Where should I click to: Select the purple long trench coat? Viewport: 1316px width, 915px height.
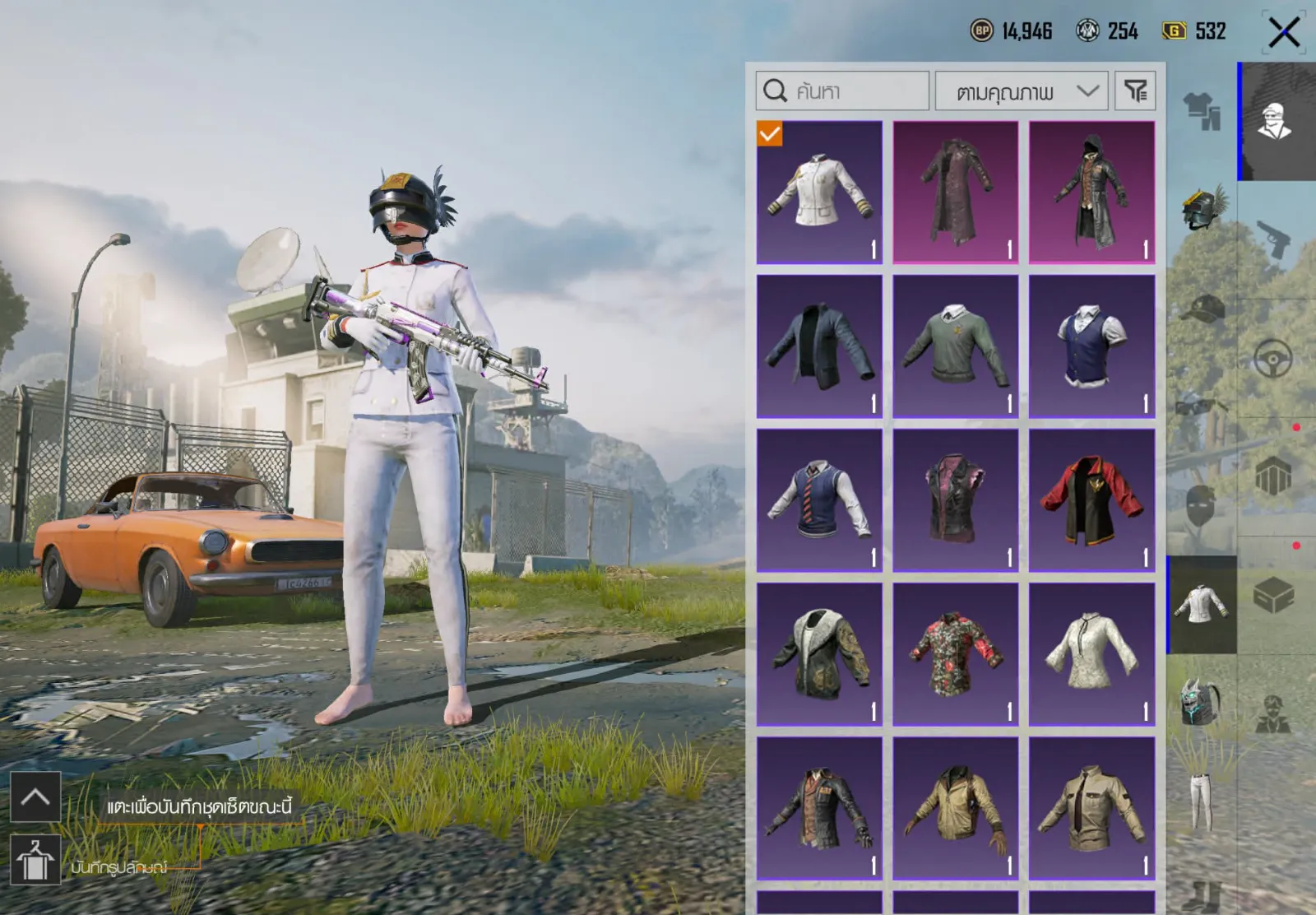[955, 193]
